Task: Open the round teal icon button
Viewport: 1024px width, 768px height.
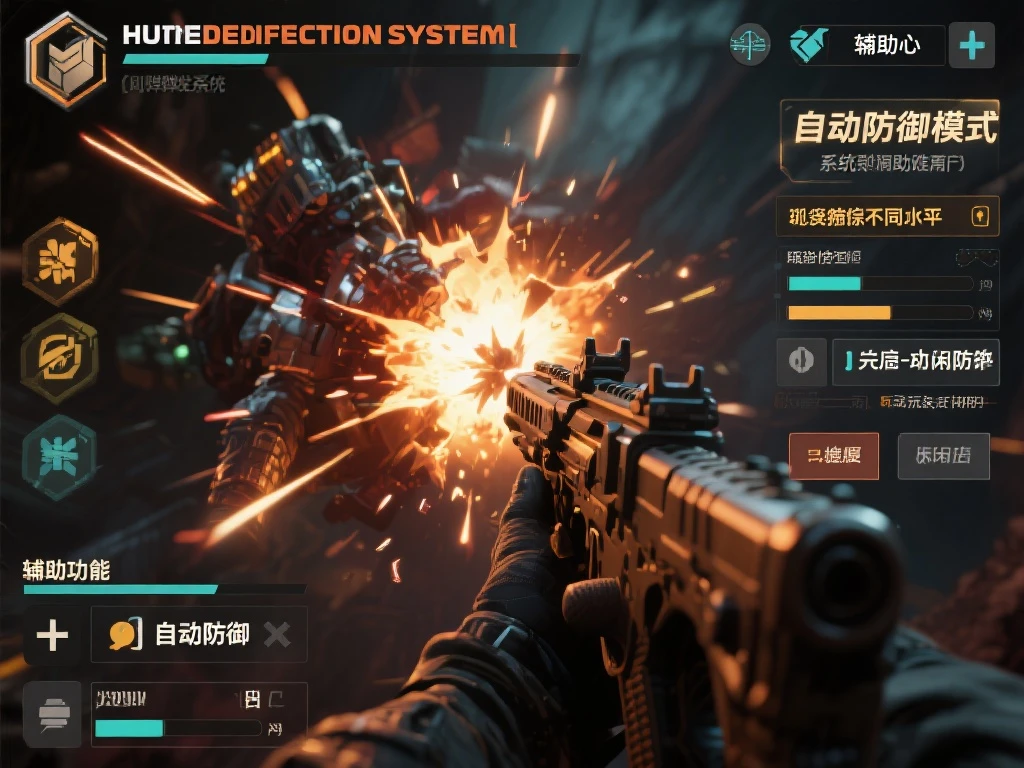Action: tap(750, 45)
